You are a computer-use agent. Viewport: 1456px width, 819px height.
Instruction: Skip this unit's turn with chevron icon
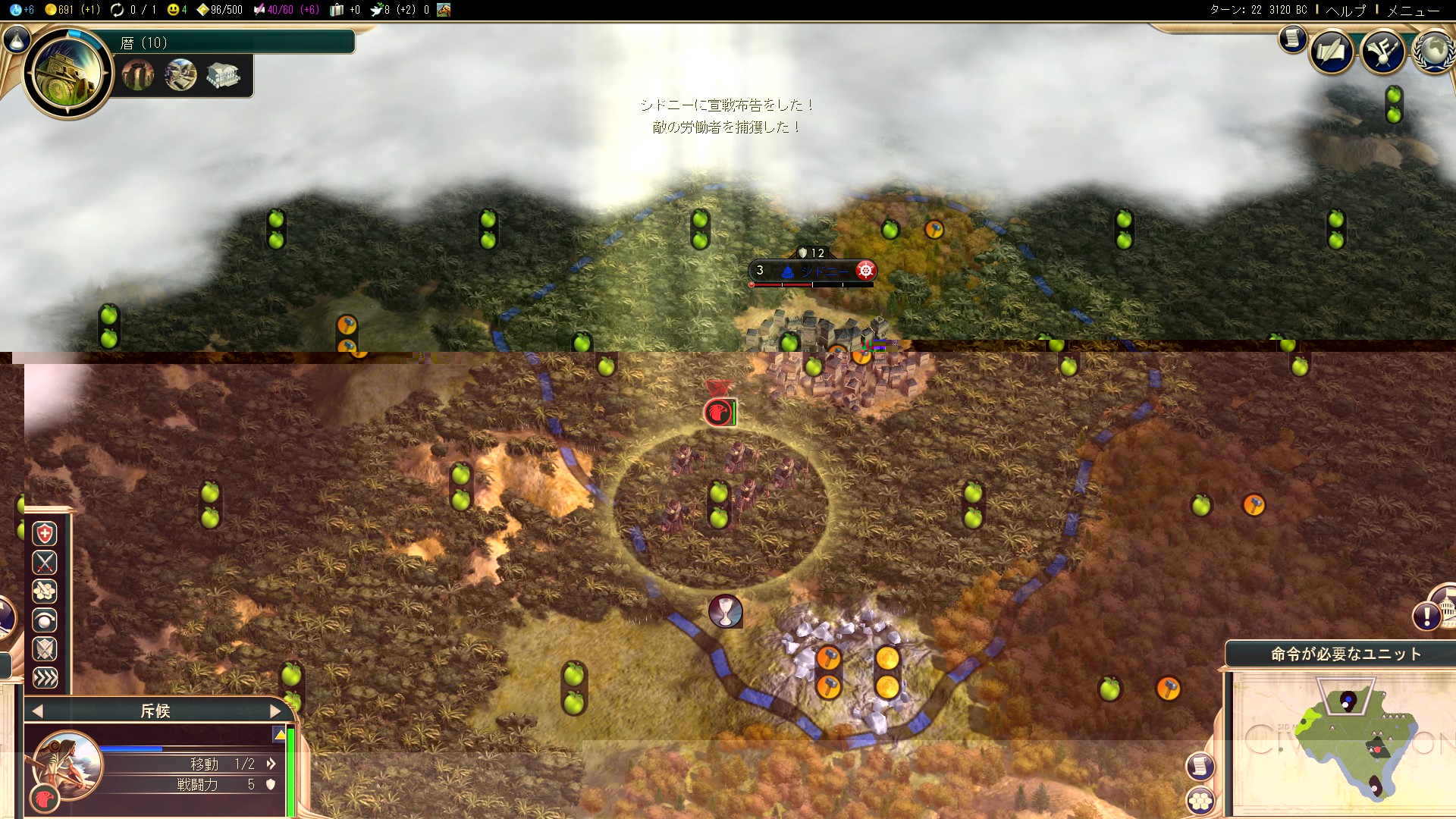tap(45, 679)
